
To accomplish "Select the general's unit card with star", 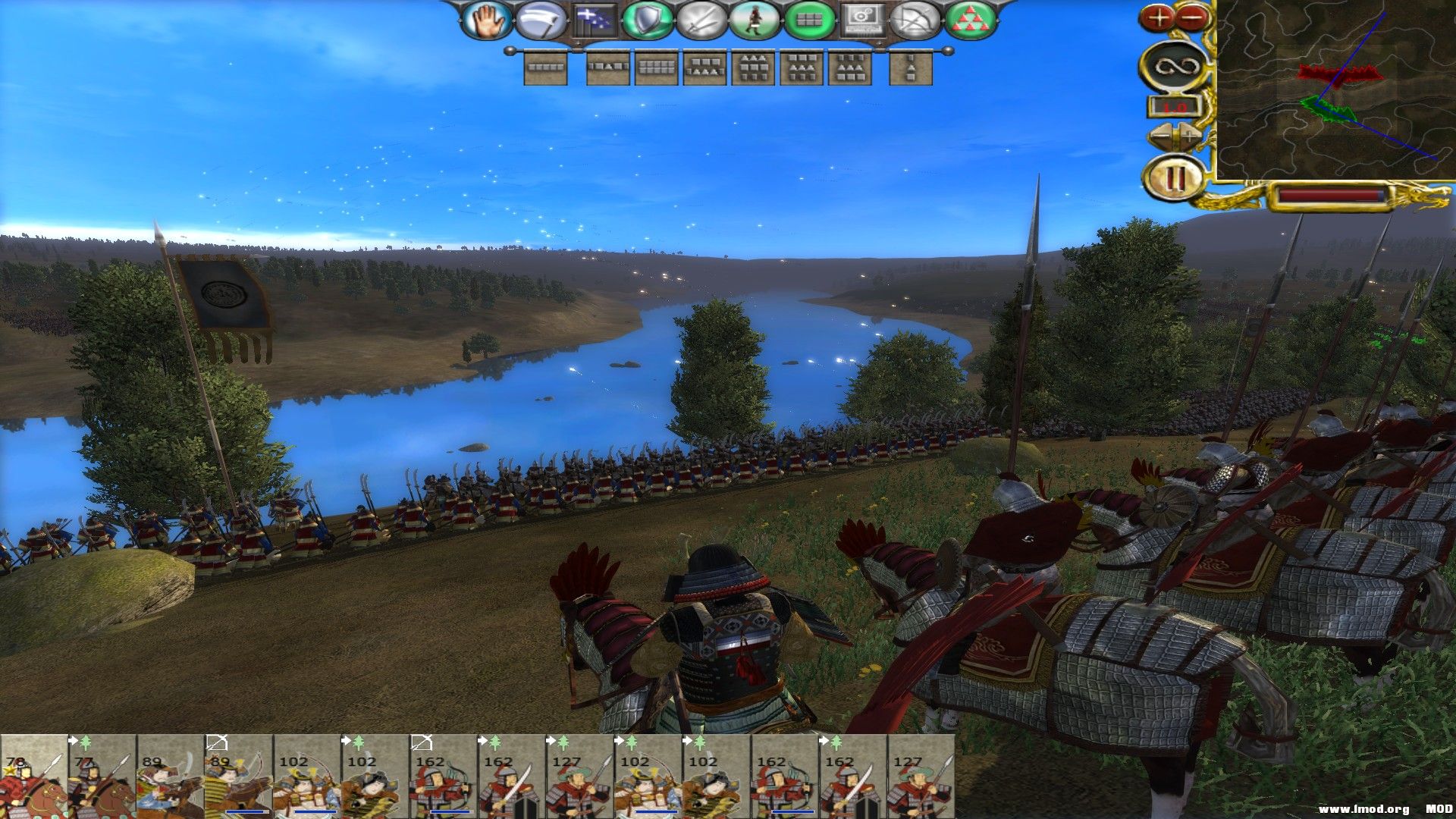I will (33, 777).
